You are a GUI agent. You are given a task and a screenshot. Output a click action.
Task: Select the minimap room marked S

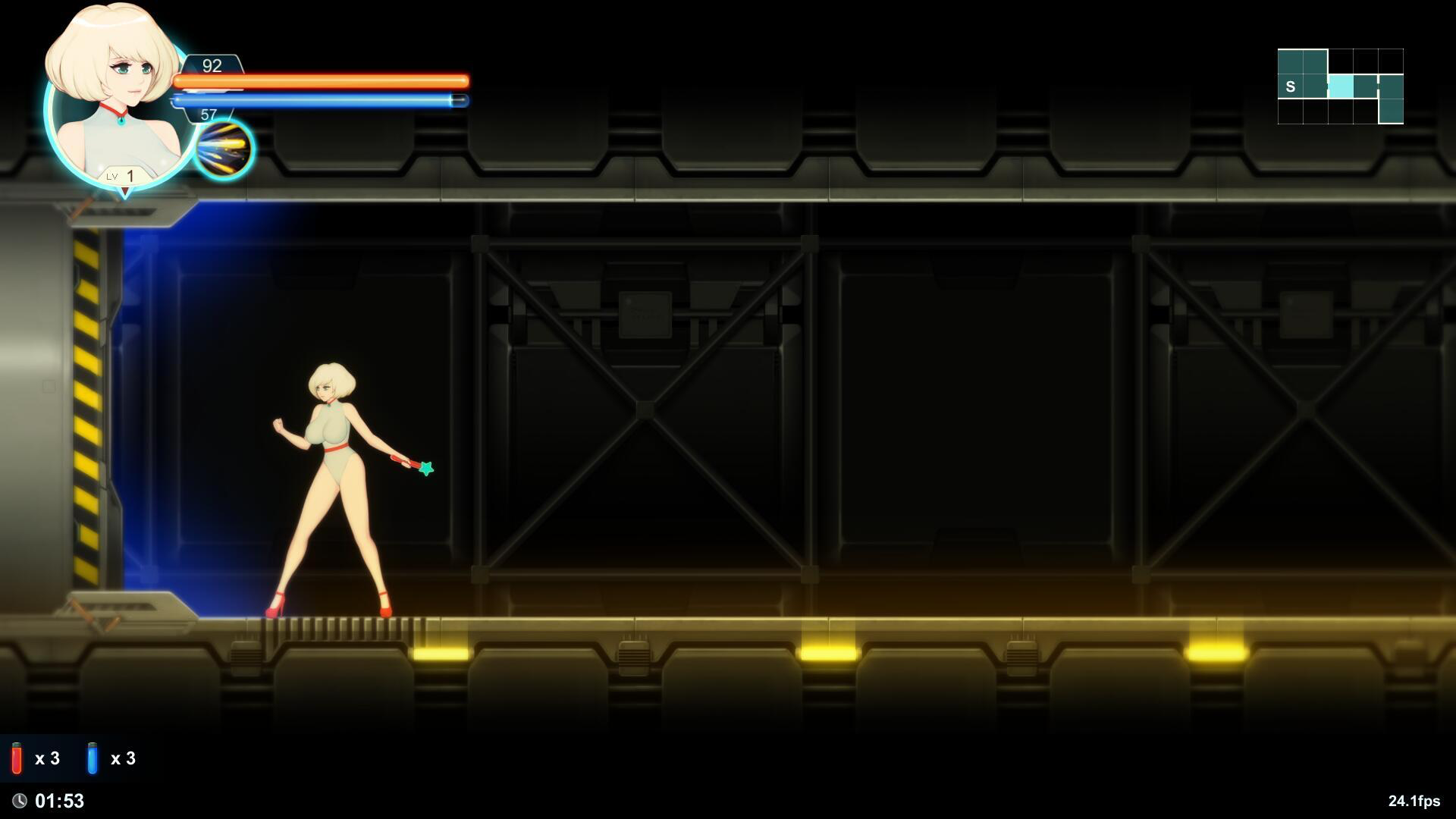1289,86
